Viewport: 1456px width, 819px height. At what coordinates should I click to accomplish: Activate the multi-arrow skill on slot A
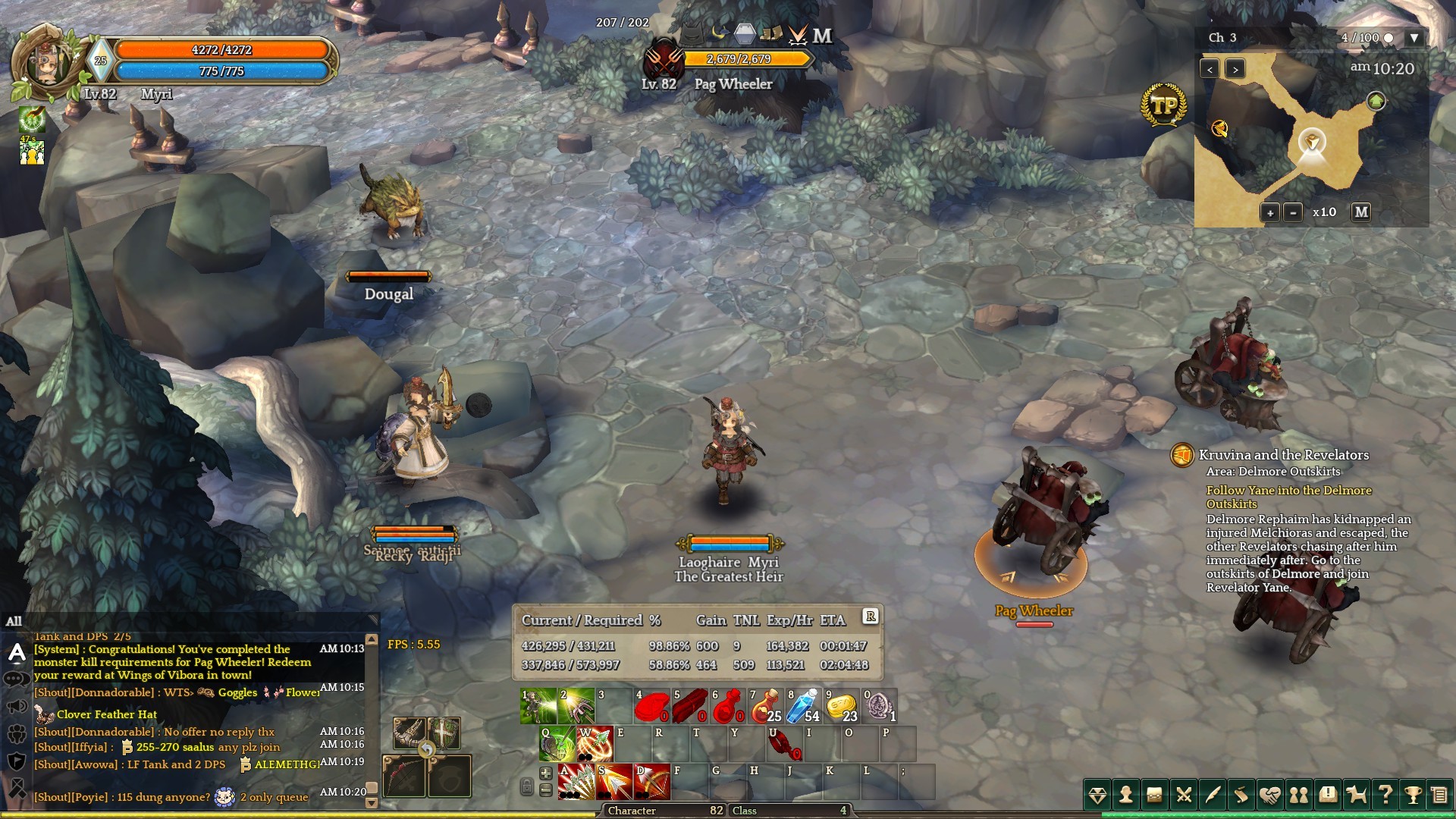(576, 783)
